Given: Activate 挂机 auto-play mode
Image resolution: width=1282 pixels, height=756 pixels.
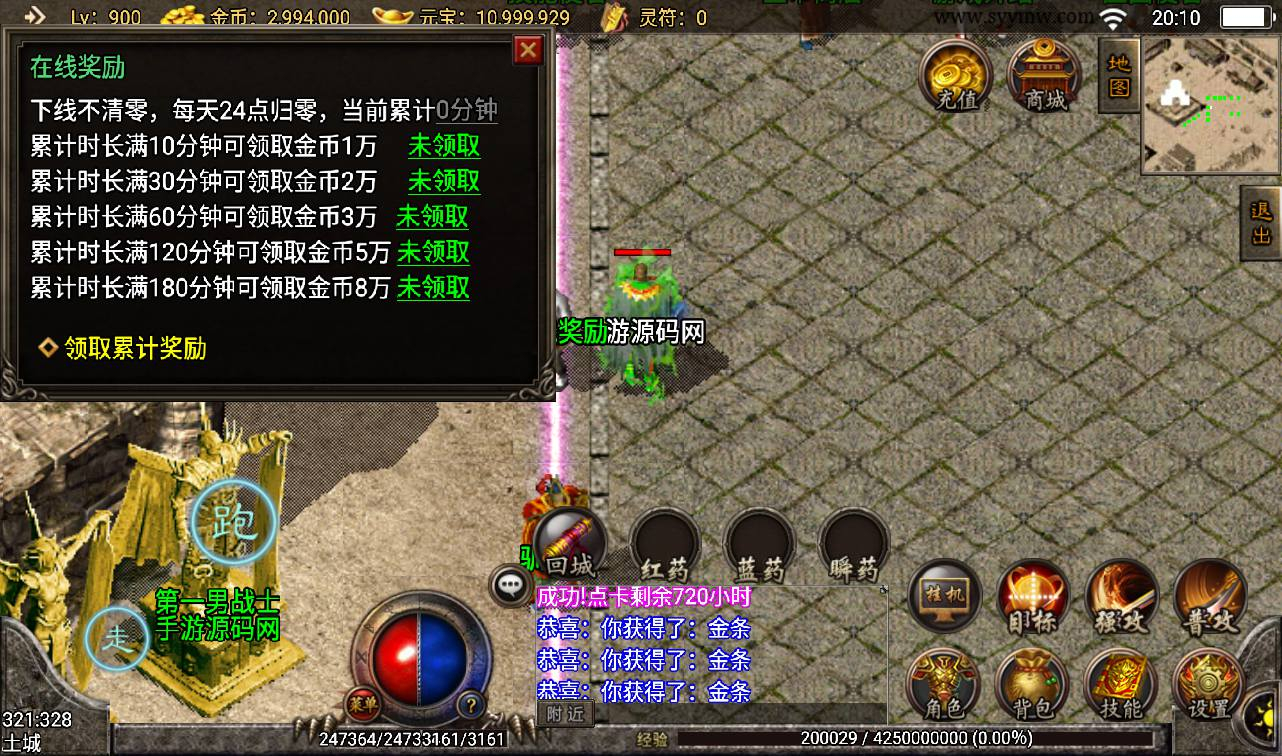Looking at the screenshot, I should click(x=943, y=598).
